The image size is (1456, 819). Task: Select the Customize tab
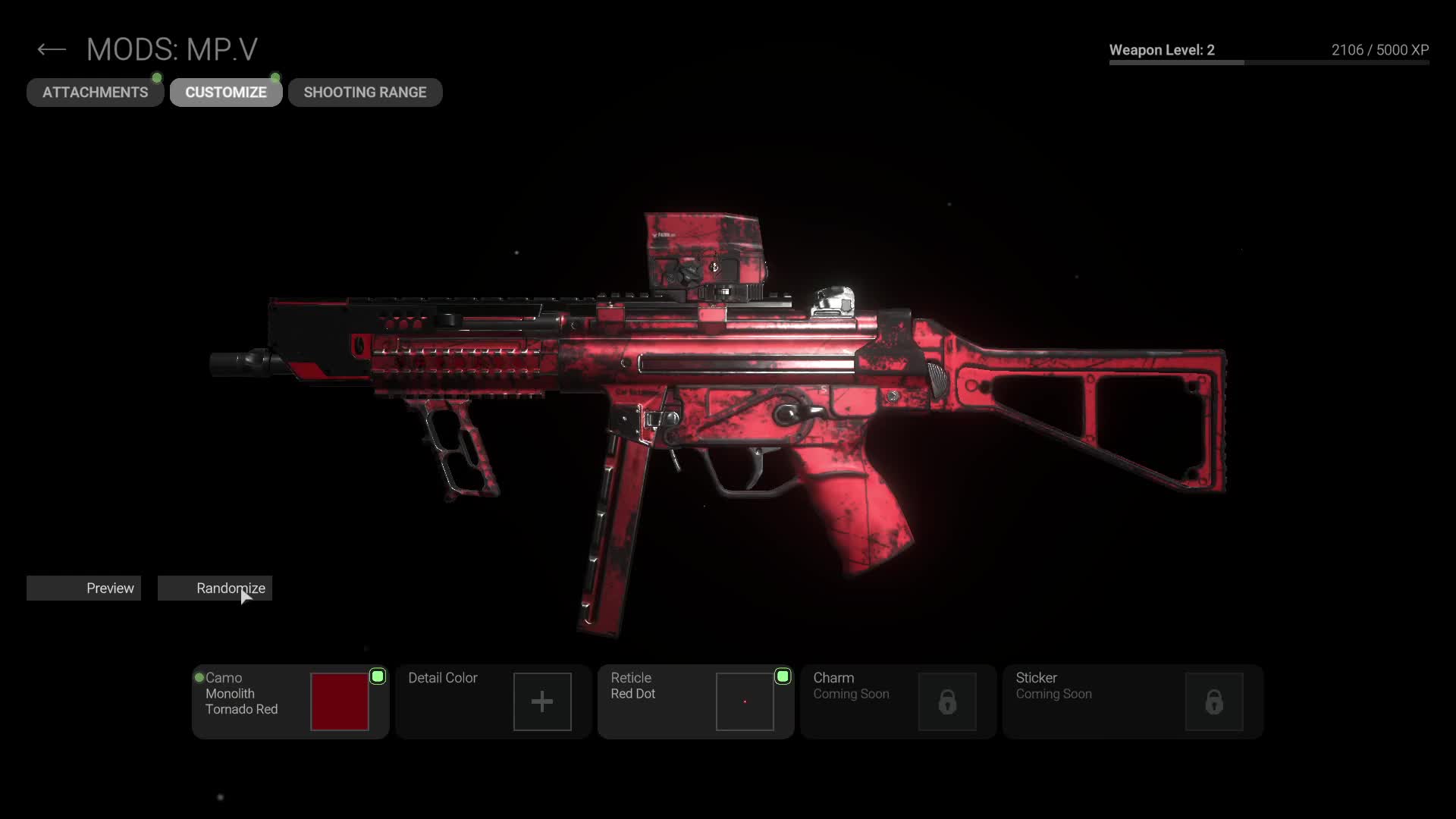coord(226,93)
